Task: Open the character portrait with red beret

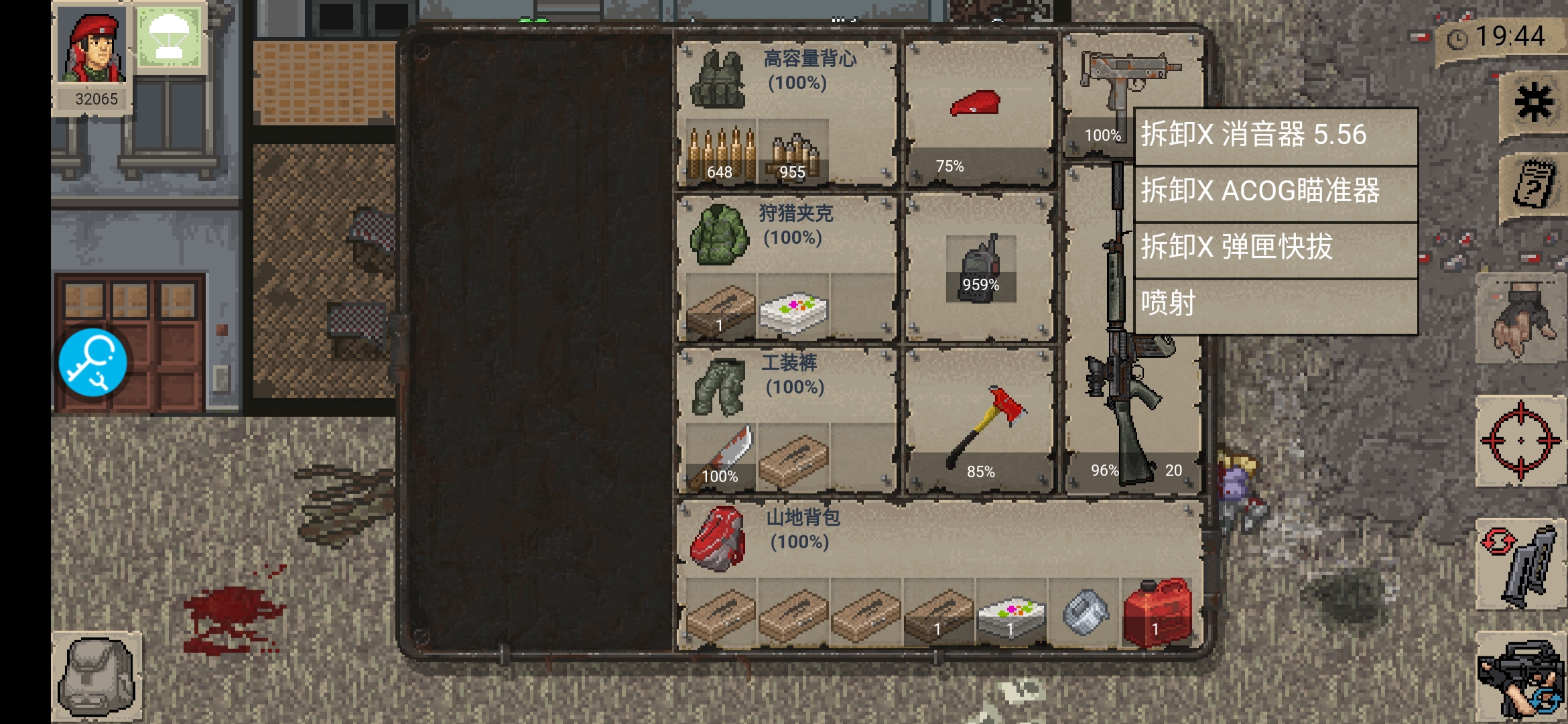Action: tap(92, 47)
